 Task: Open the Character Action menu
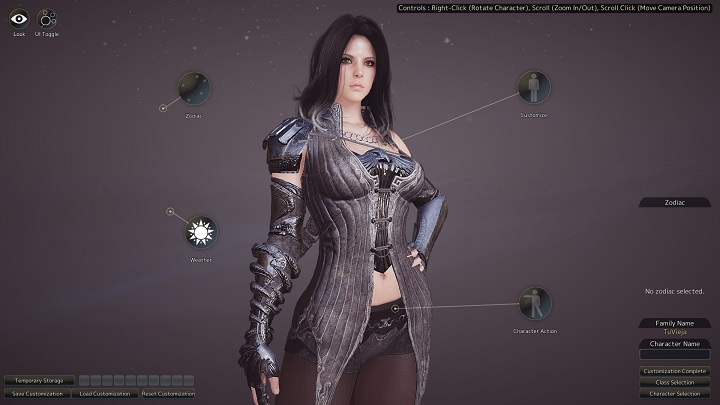(534, 304)
